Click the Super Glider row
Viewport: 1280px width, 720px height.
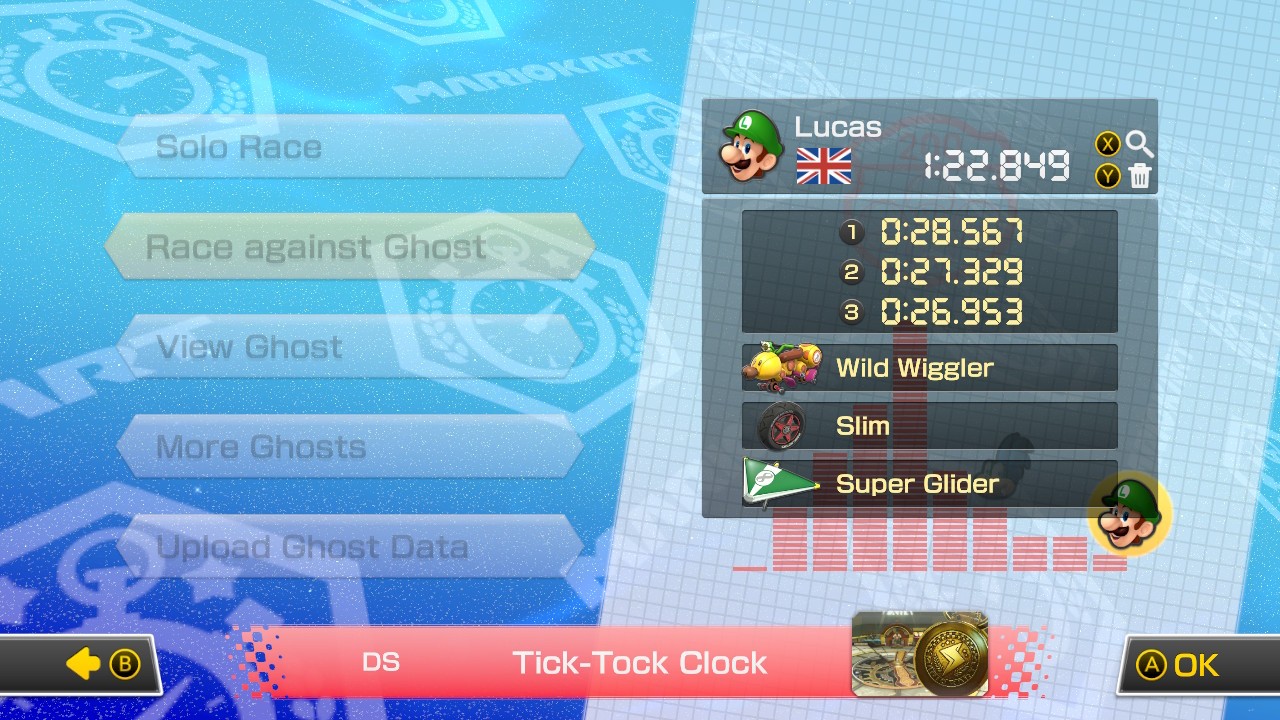pyautogui.click(x=929, y=484)
